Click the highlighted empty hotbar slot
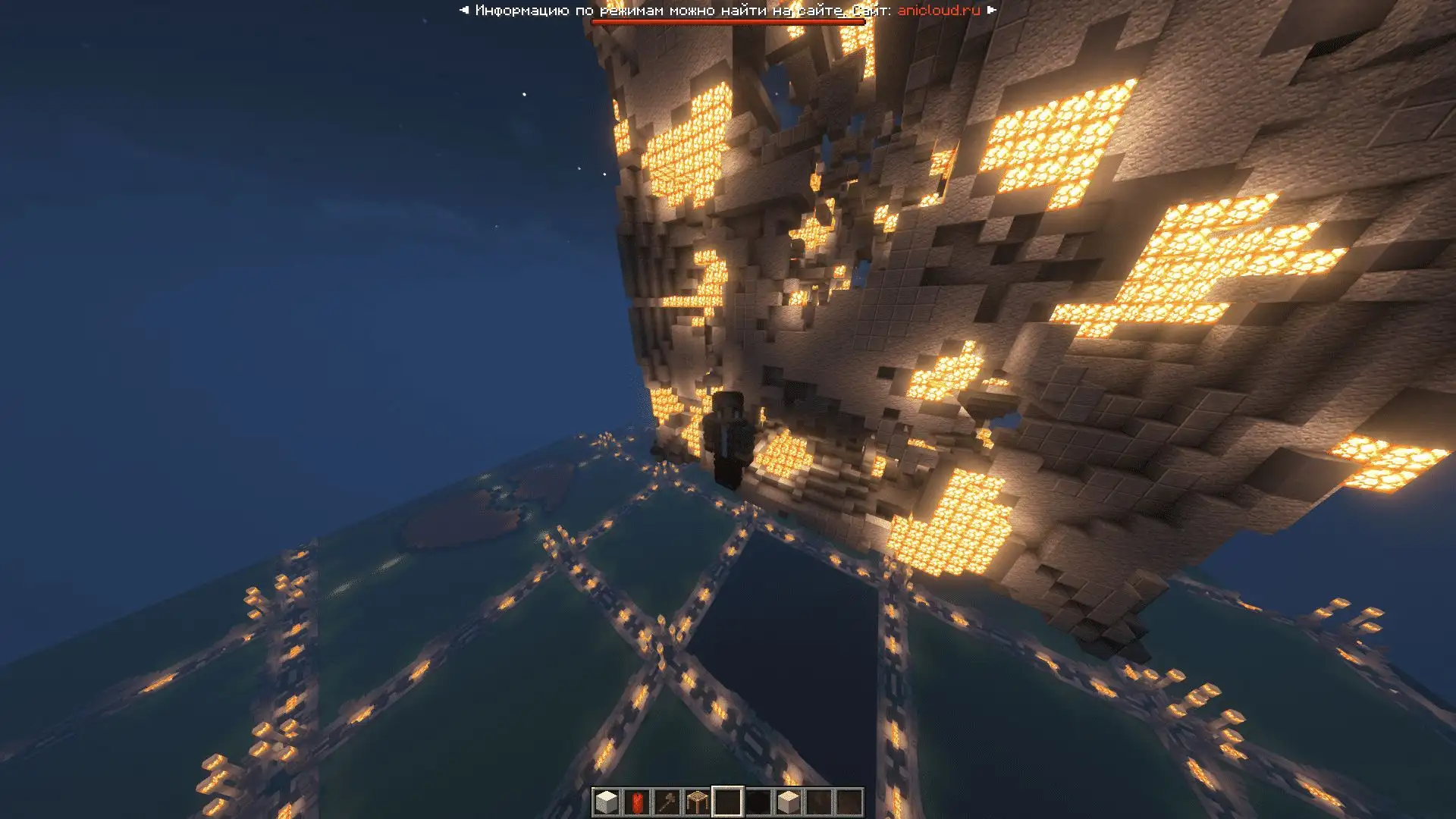Viewport: 1456px width, 819px height. pyautogui.click(x=727, y=802)
